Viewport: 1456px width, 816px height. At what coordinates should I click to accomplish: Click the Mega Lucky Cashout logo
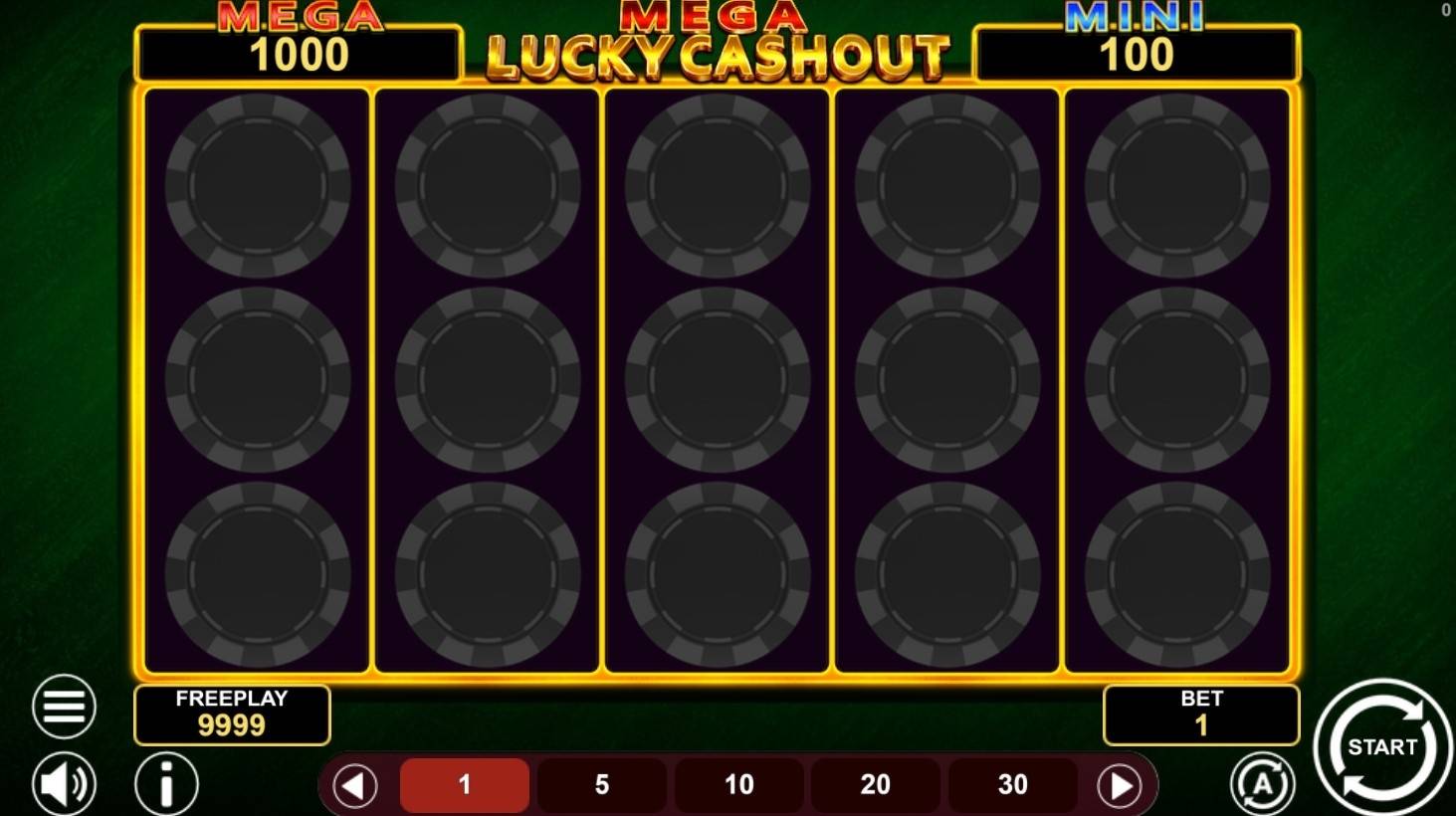[x=719, y=45]
